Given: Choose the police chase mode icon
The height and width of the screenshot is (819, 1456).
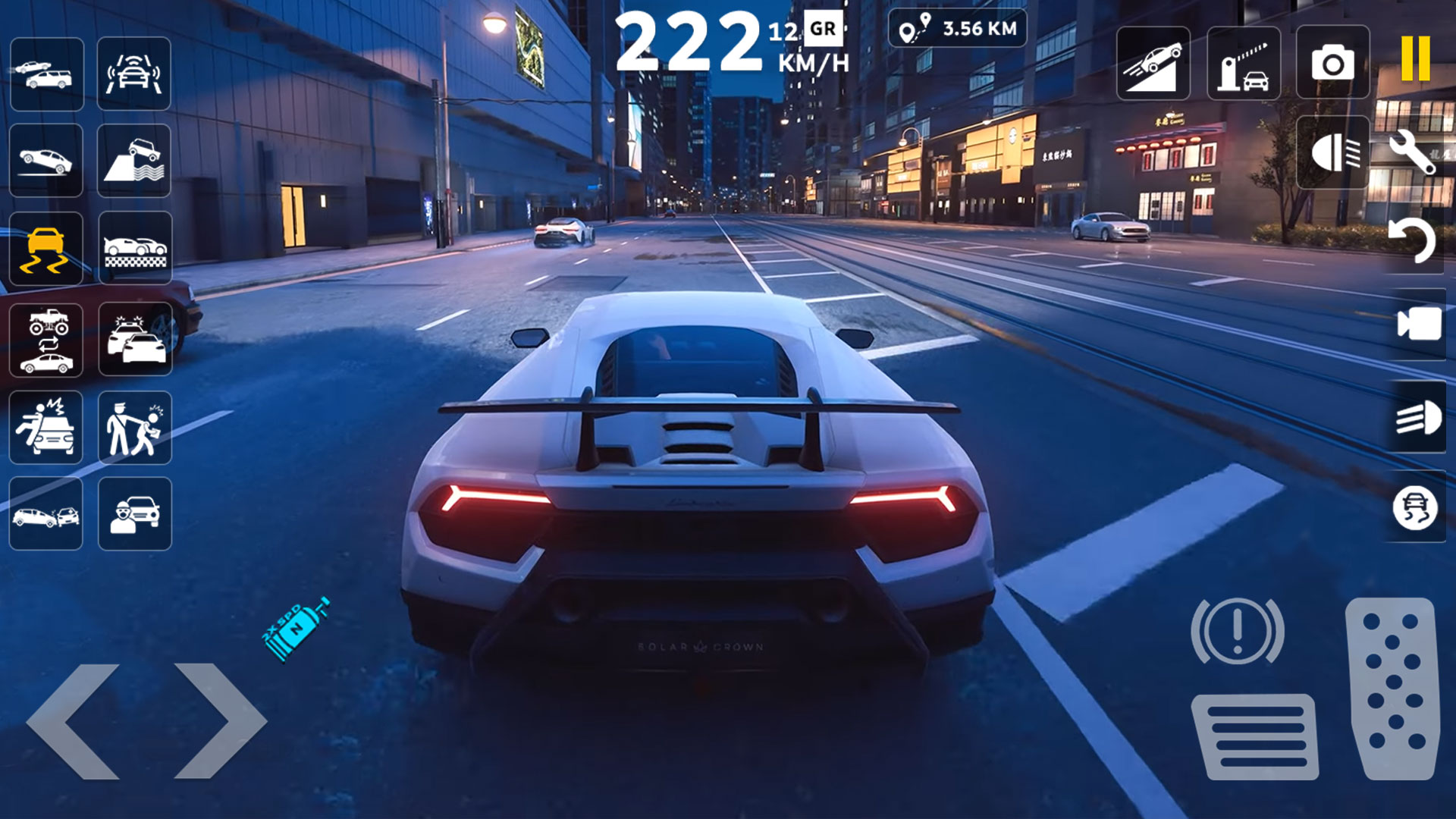Looking at the screenshot, I should click(x=135, y=339).
